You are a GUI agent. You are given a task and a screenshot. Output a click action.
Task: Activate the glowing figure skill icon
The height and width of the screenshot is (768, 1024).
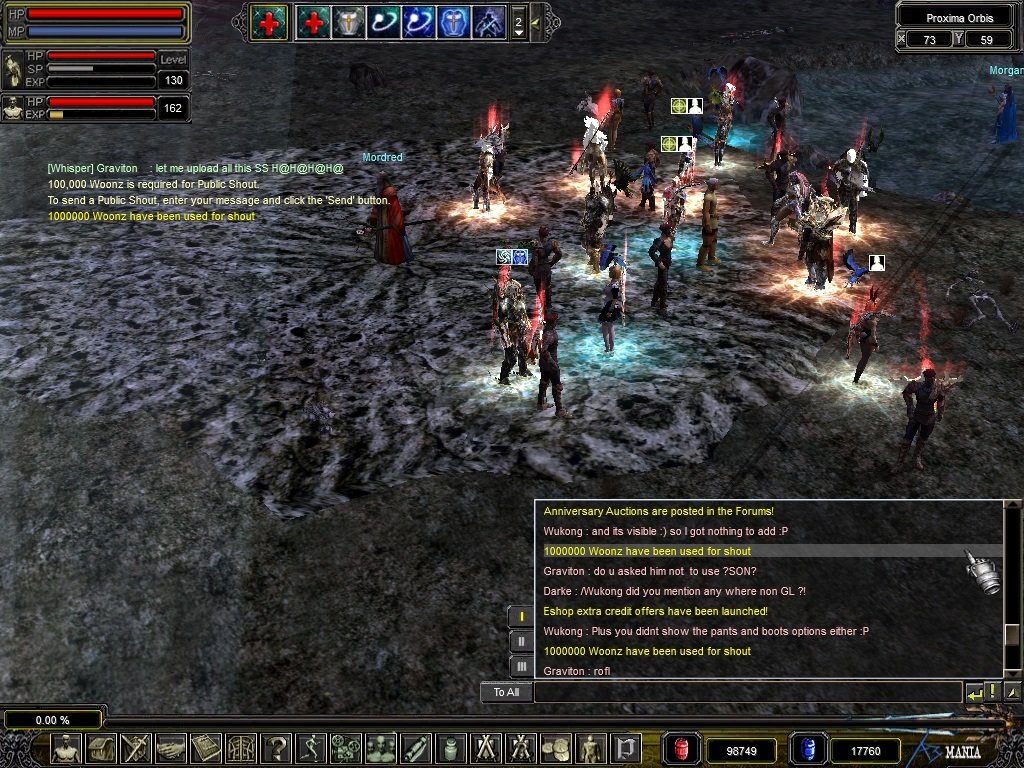(488, 22)
